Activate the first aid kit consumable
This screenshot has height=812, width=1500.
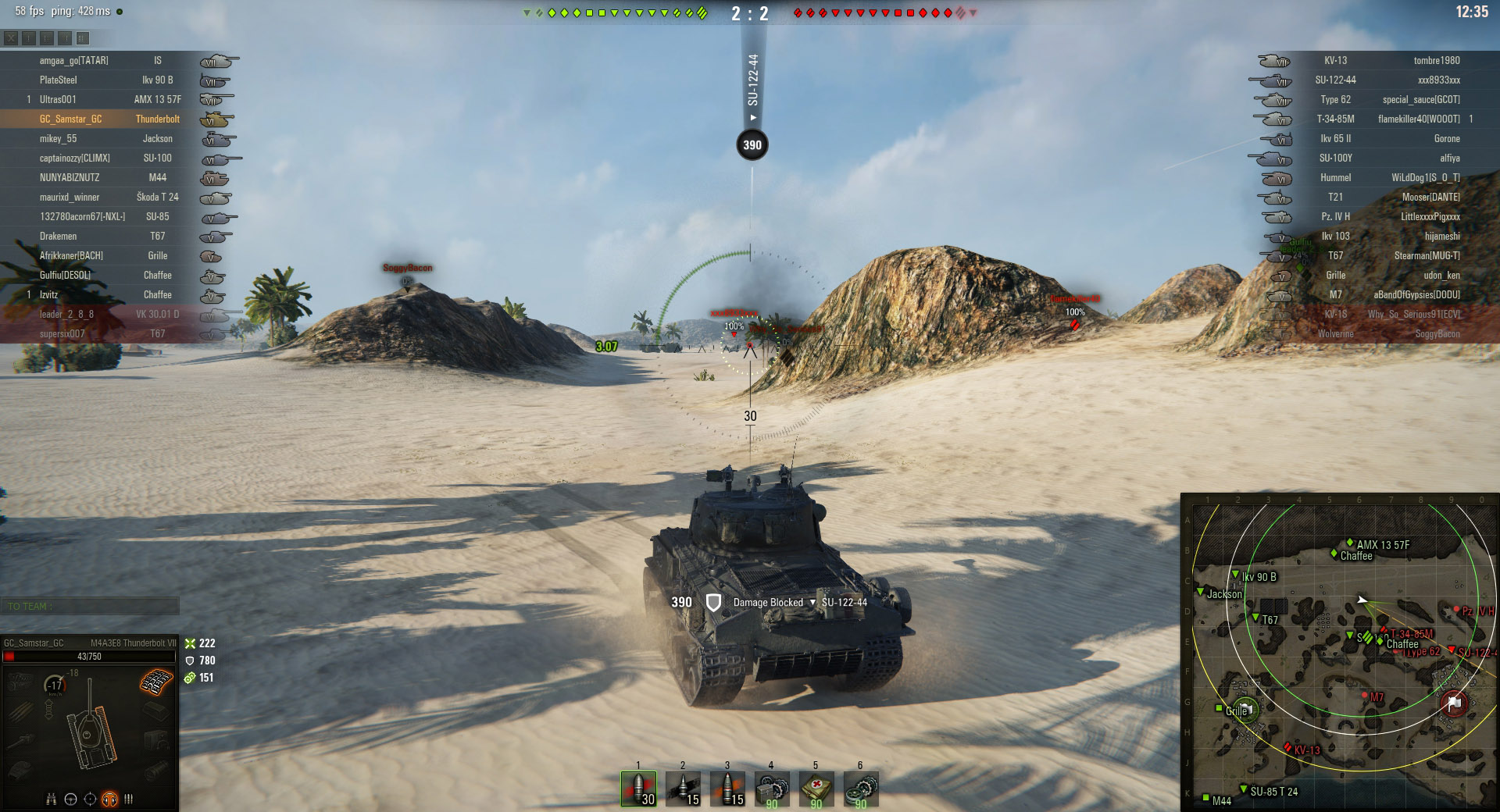tap(816, 789)
